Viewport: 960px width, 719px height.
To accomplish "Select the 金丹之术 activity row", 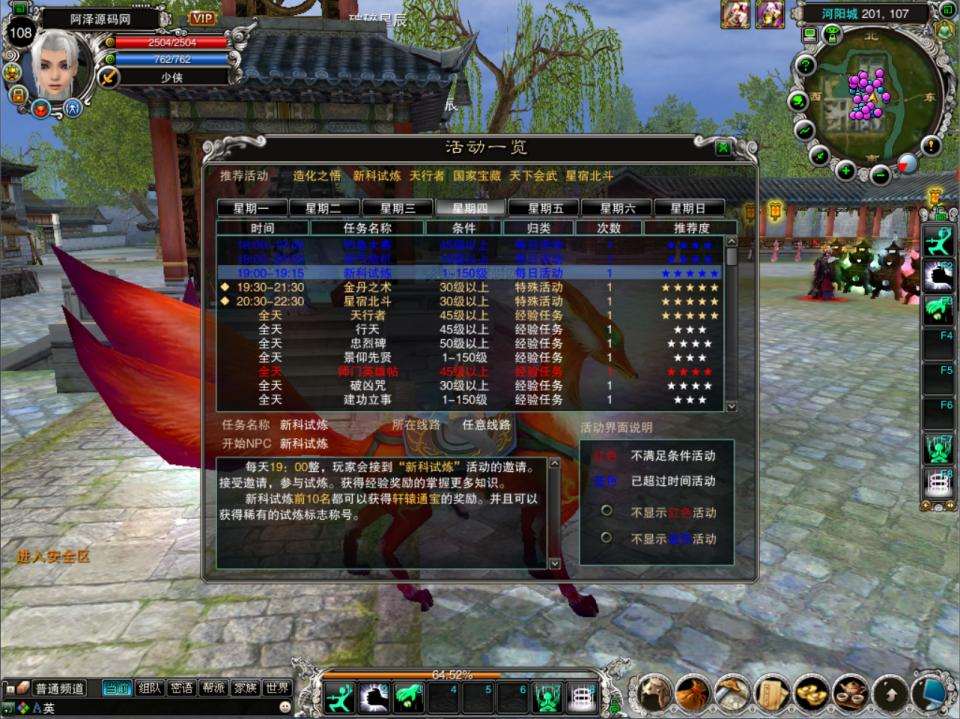I will (363, 287).
